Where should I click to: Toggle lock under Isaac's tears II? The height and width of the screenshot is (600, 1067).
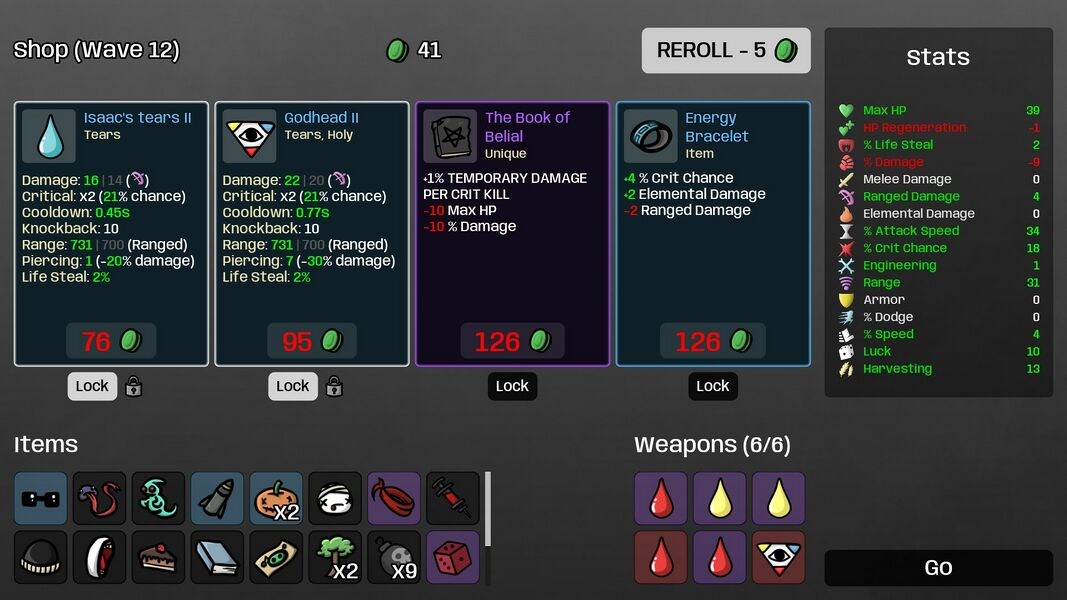coord(92,386)
